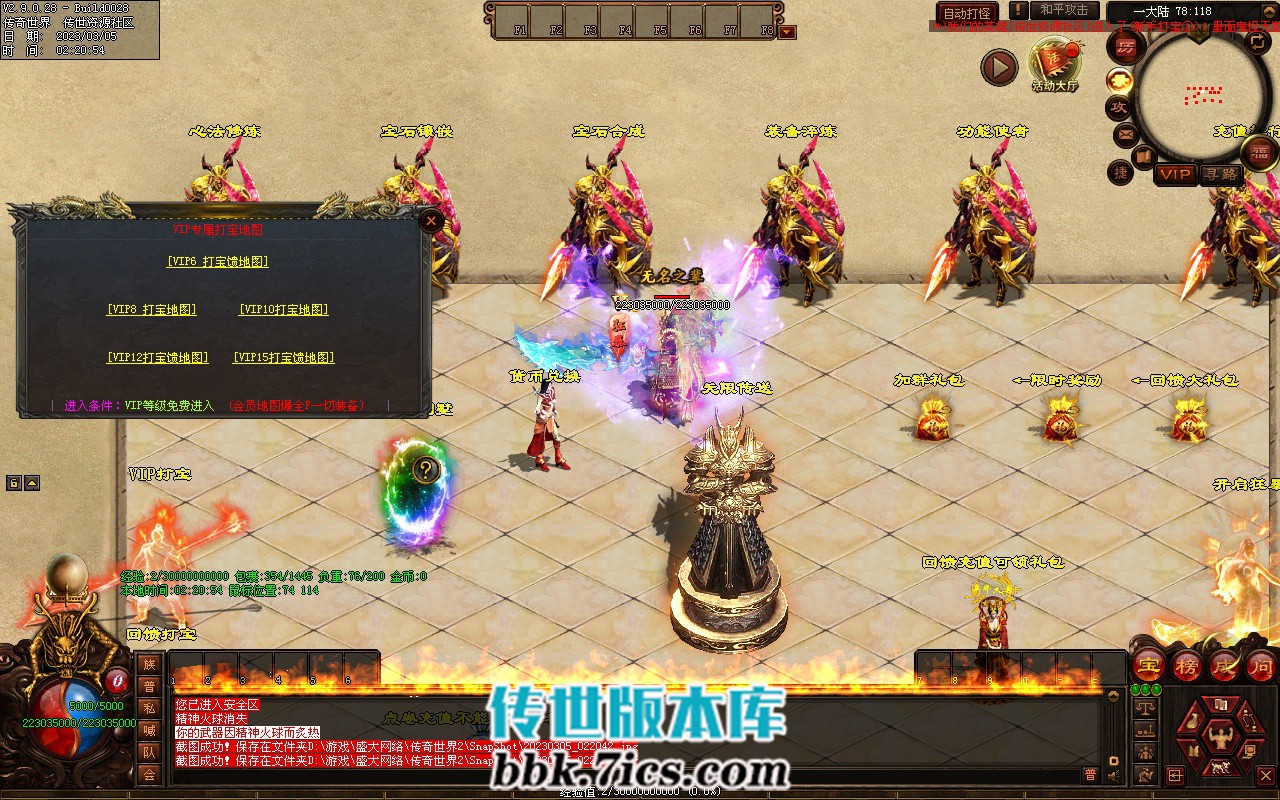The width and height of the screenshot is (1280, 800).
Task: Open the mail envelope icon
Action: [x=1125, y=133]
